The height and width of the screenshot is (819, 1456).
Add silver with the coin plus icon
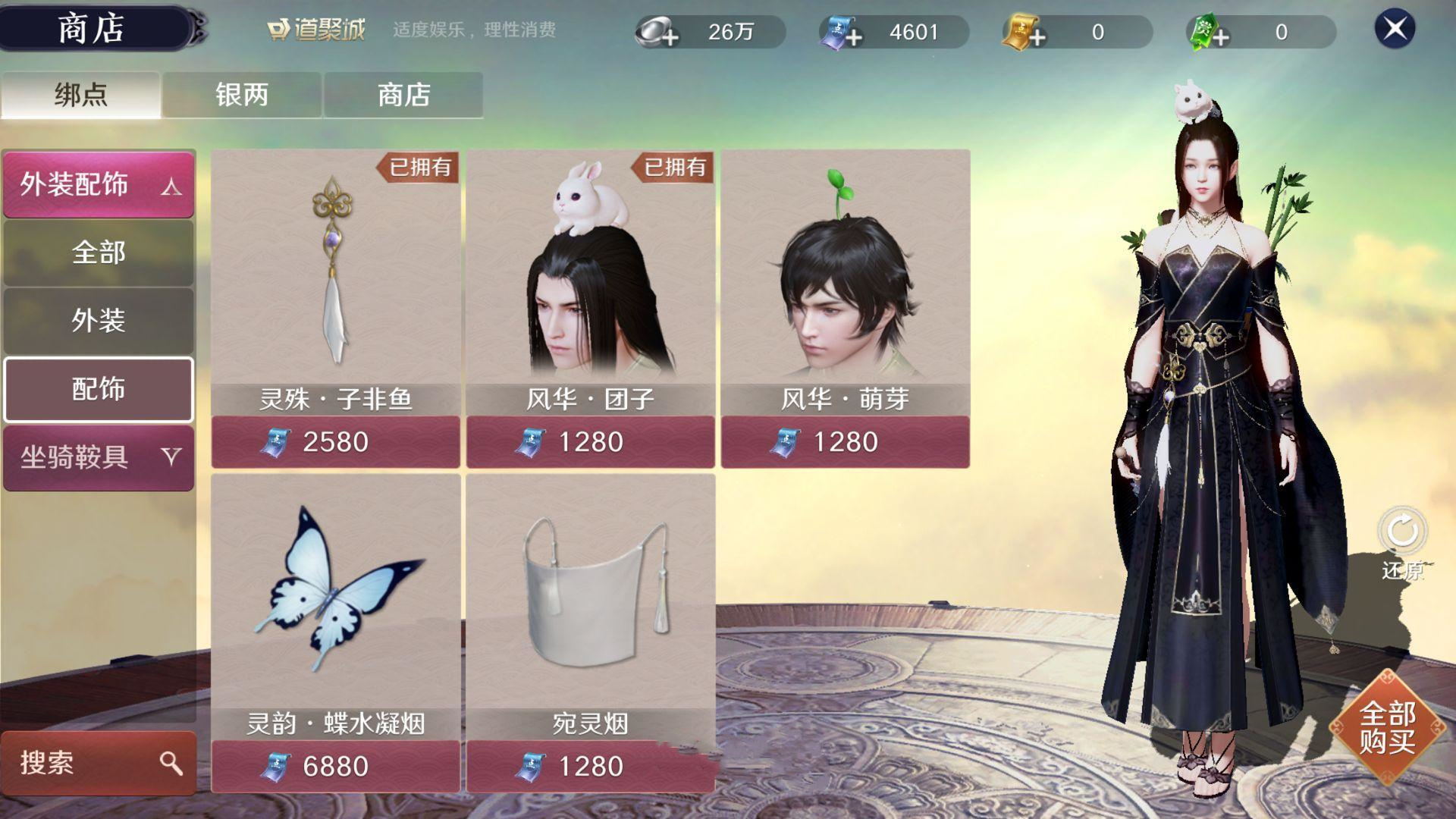click(x=657, y=33)
